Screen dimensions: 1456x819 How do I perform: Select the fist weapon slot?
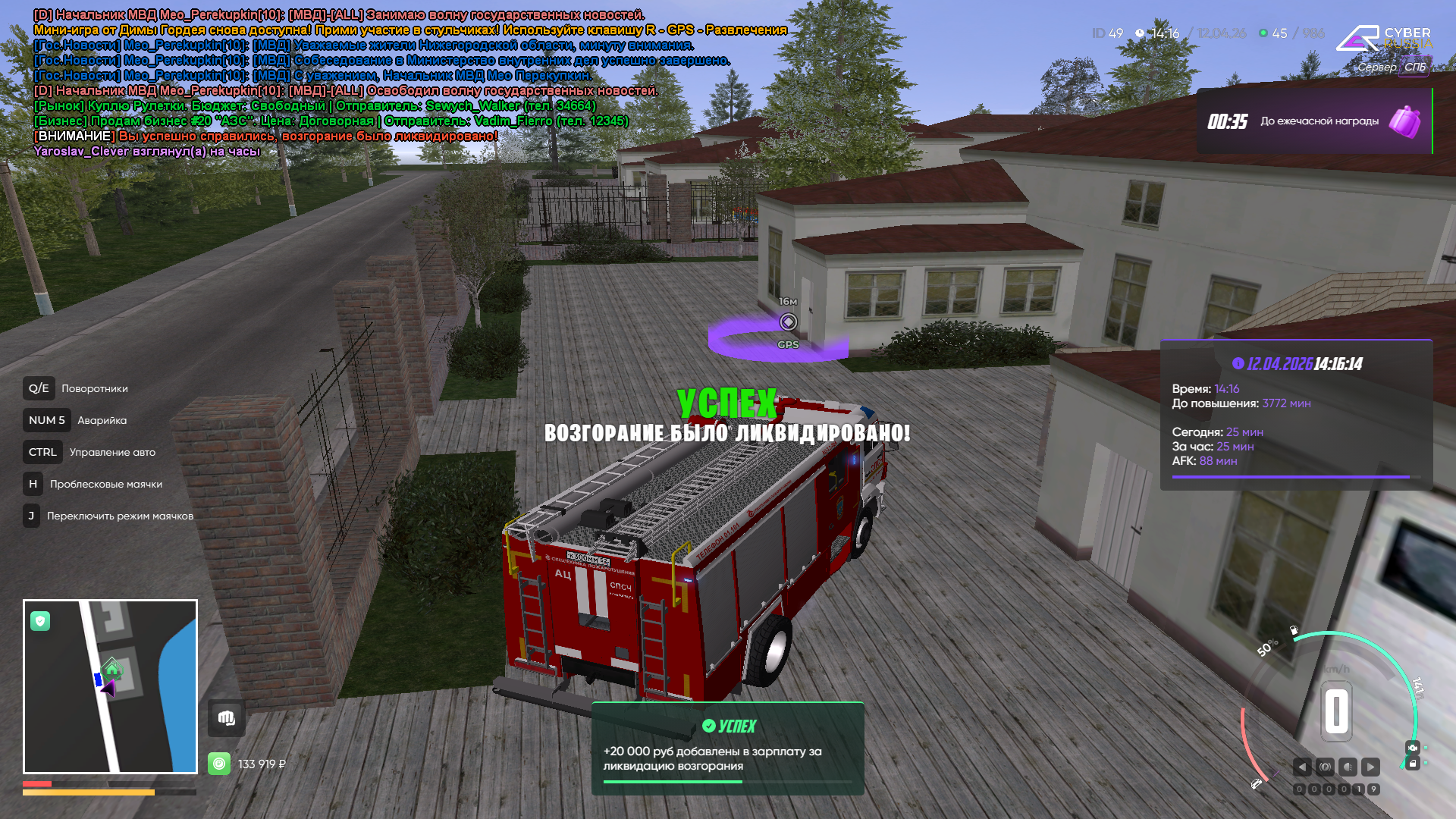point(226,718)
